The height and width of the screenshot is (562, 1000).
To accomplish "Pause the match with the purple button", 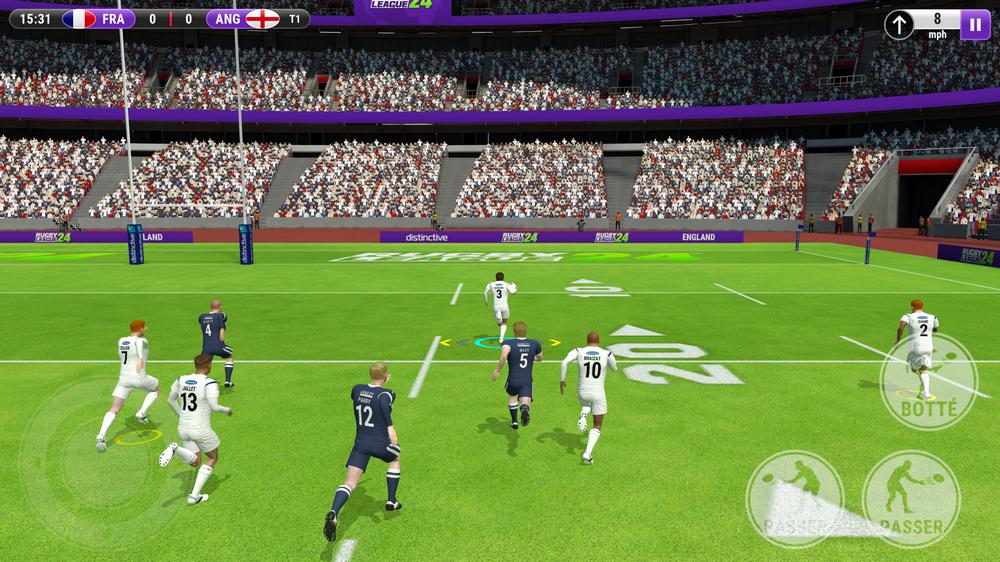I will (x=975, y=24).
